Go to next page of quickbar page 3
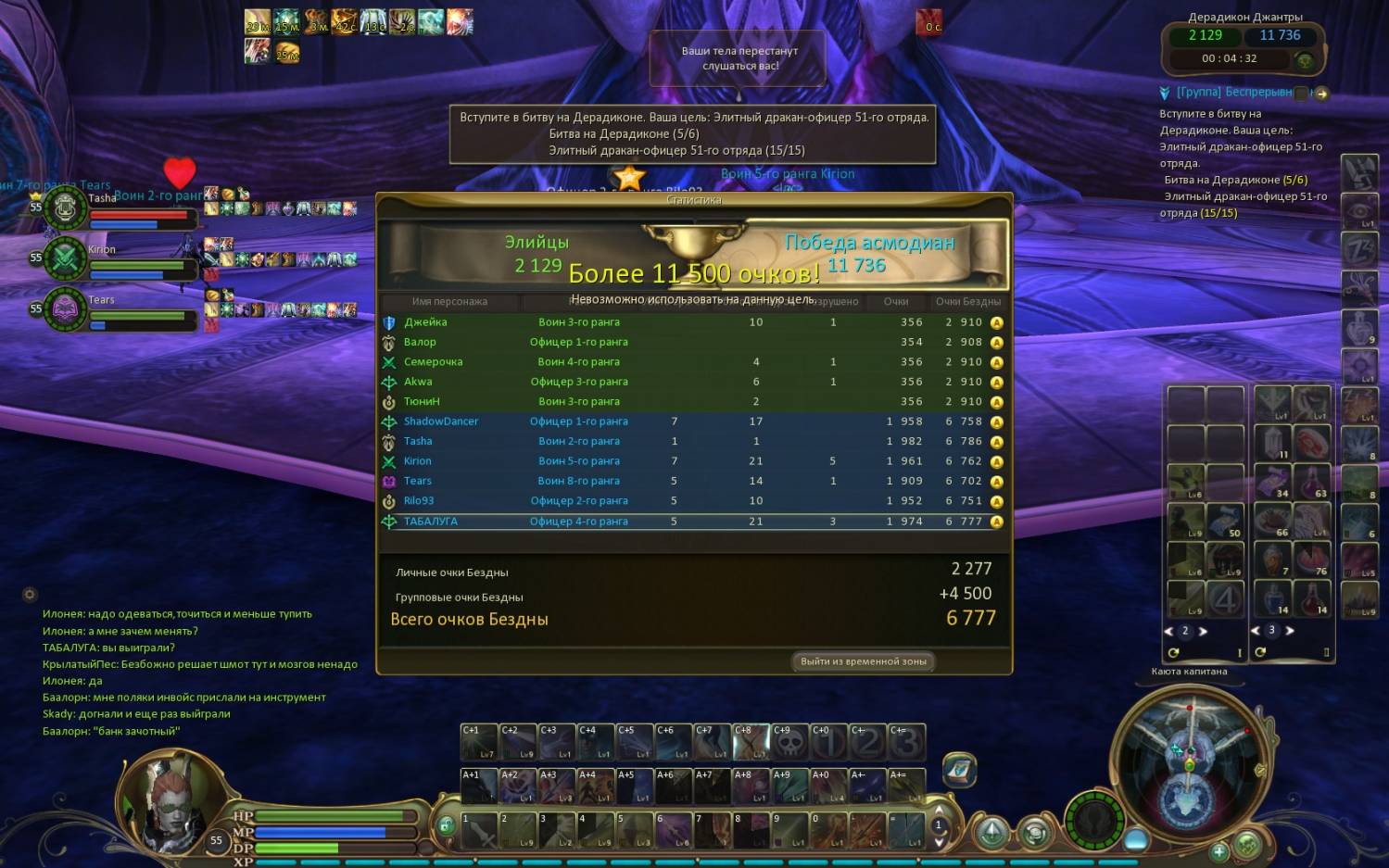The height and width of the screenshot is (868, 1389). point(1289,630)
